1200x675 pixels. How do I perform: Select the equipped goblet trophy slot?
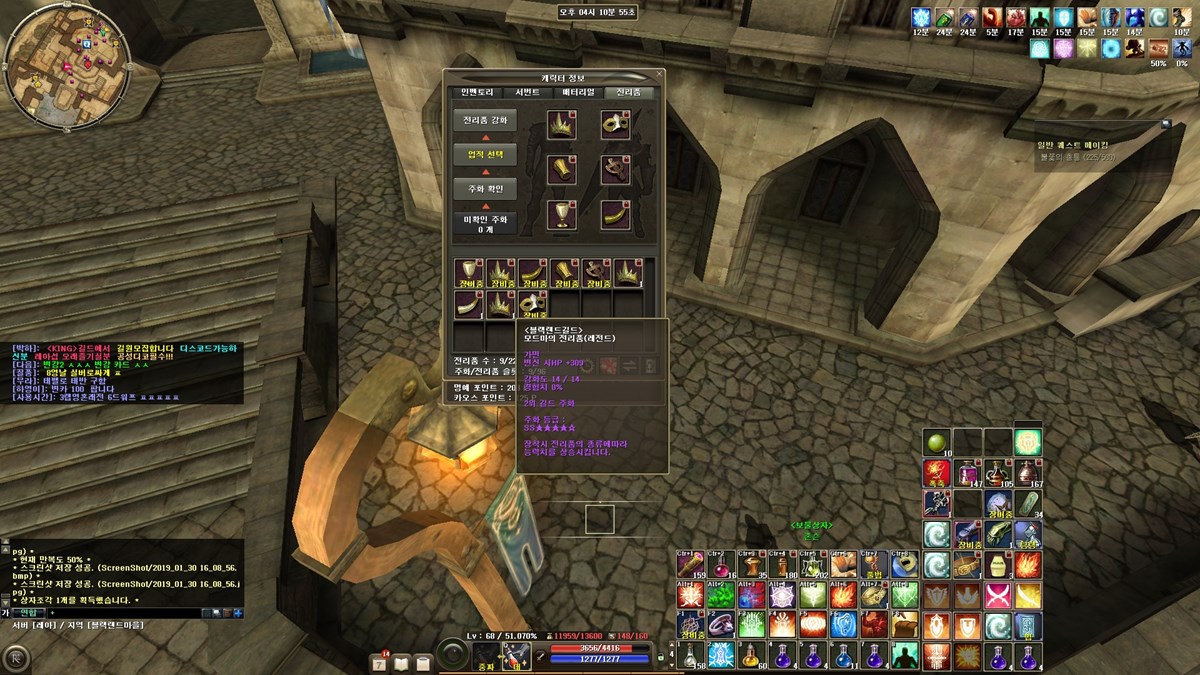tap(561, 213)
